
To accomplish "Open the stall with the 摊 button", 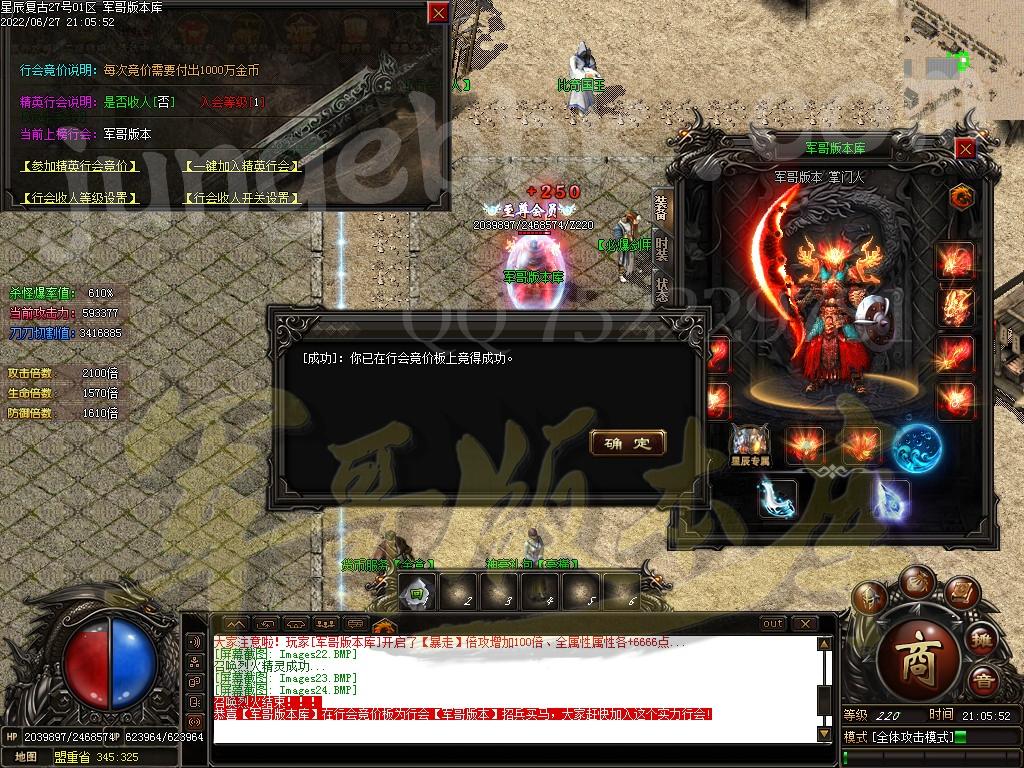I will (x=981, y=639).
